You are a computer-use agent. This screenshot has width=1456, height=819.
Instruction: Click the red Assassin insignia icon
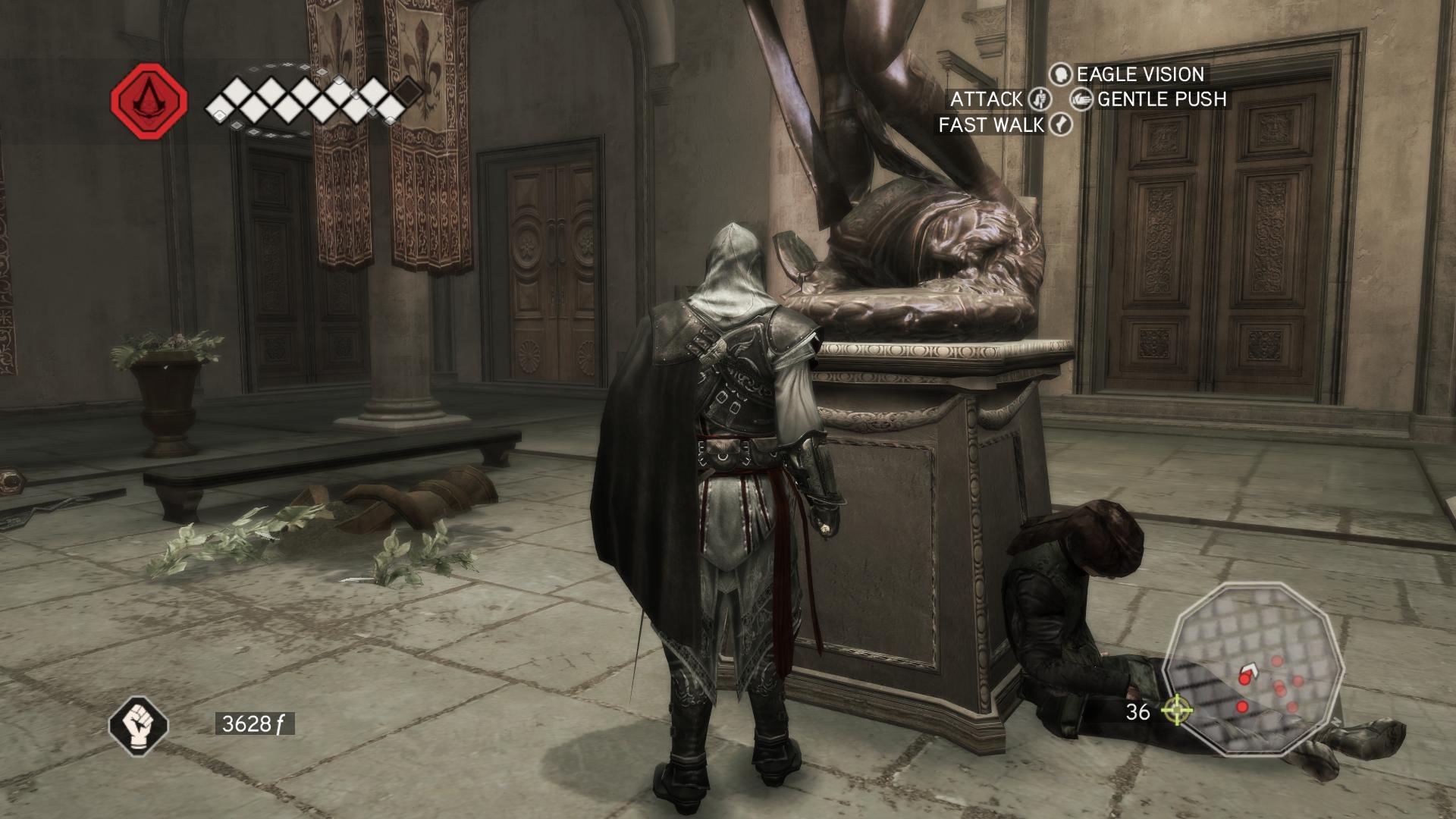149,101
